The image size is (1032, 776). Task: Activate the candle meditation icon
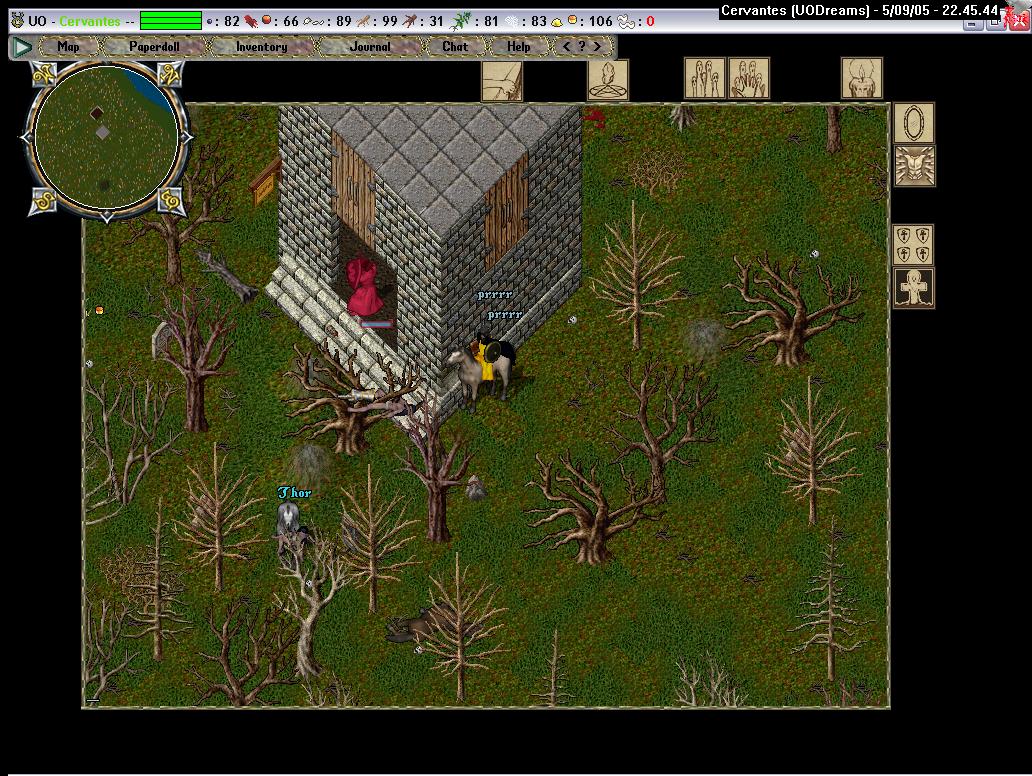click(861, 79)
